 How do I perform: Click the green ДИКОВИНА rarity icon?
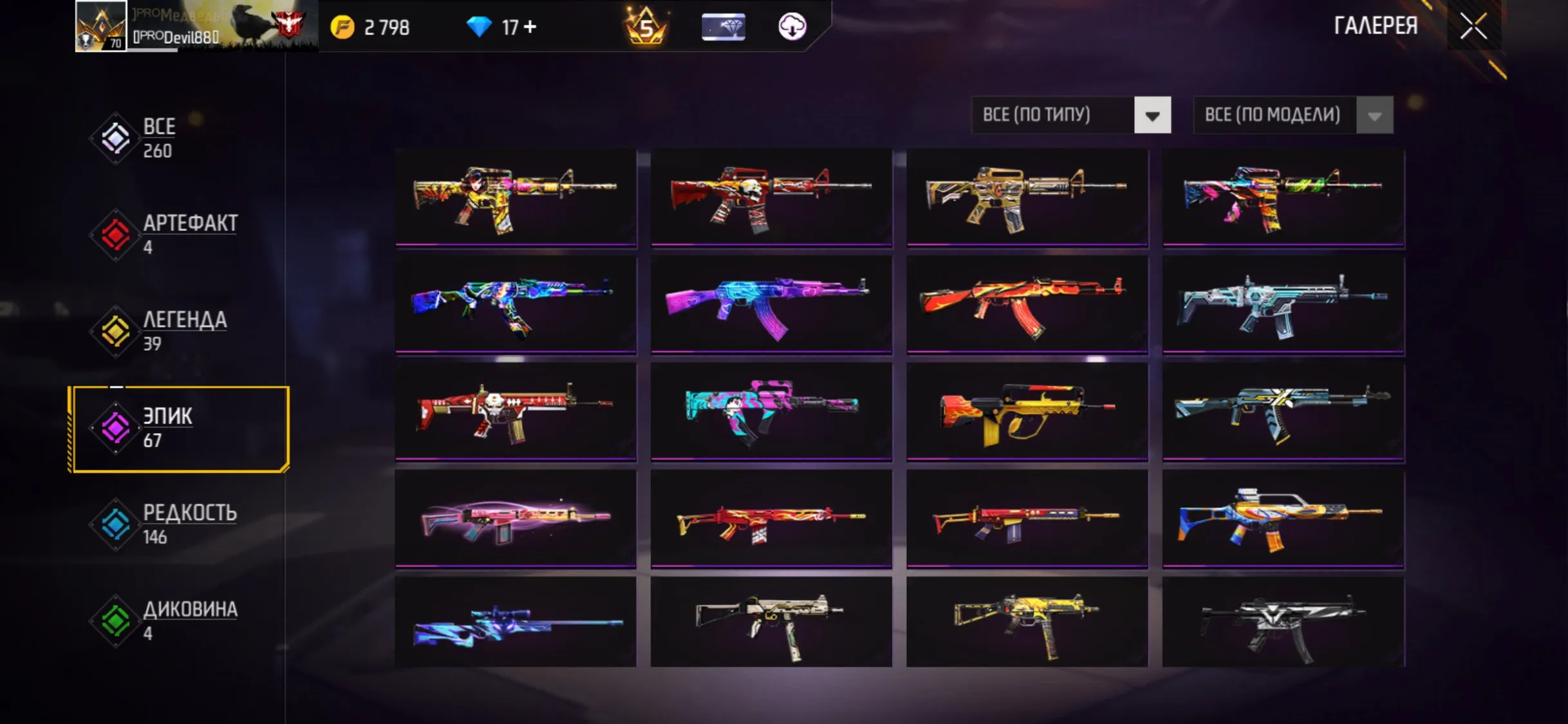pos(116,619)
